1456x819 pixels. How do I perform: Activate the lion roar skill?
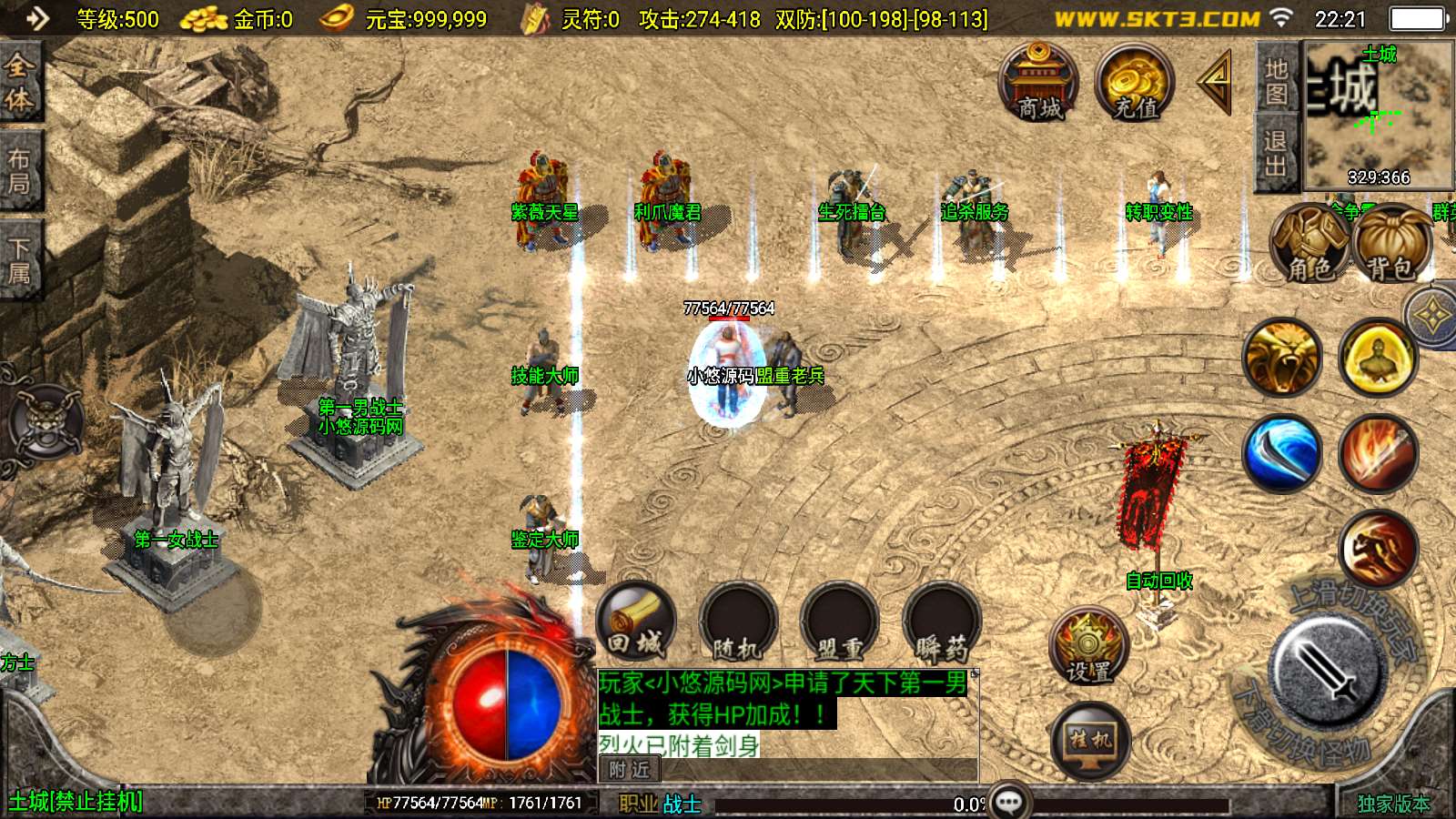pyautogui.click(x=1283, y=358)
